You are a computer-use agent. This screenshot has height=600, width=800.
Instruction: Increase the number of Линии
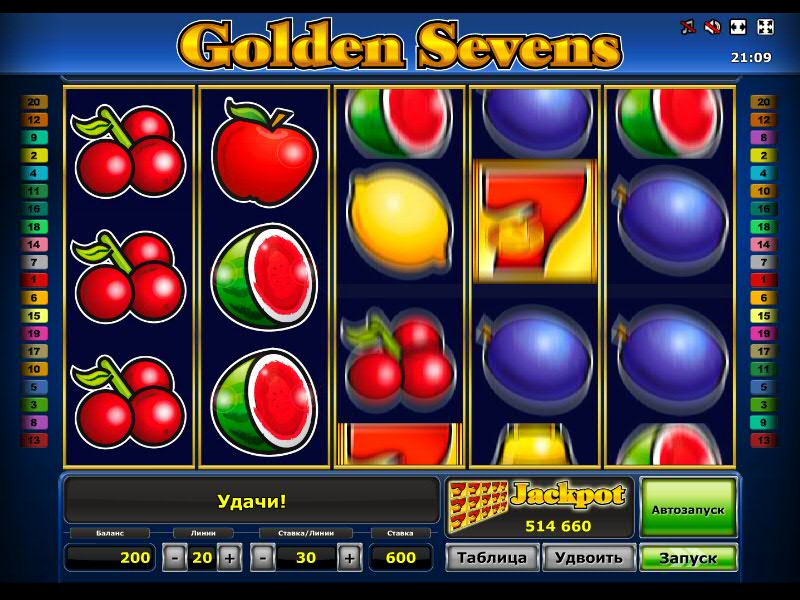click(229, 558)
